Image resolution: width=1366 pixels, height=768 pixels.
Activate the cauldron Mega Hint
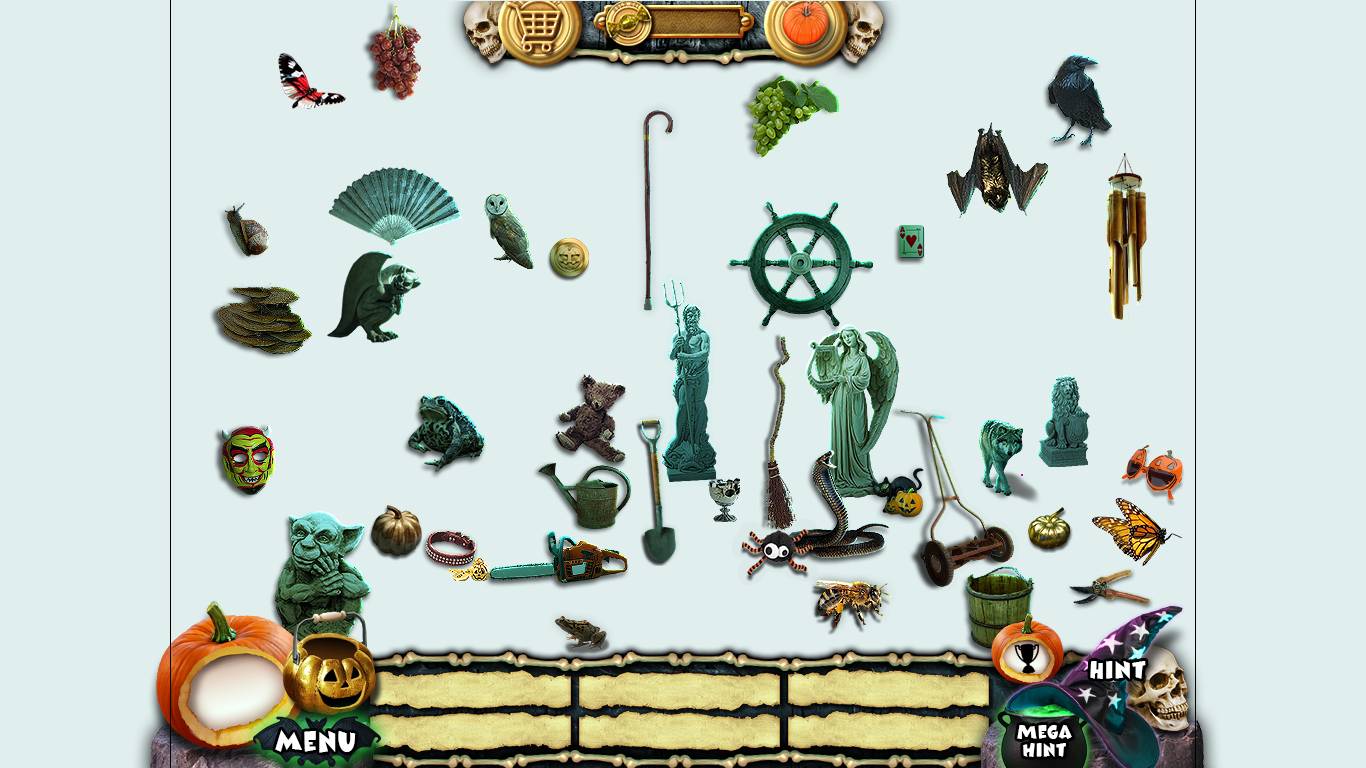(1043, 738)
